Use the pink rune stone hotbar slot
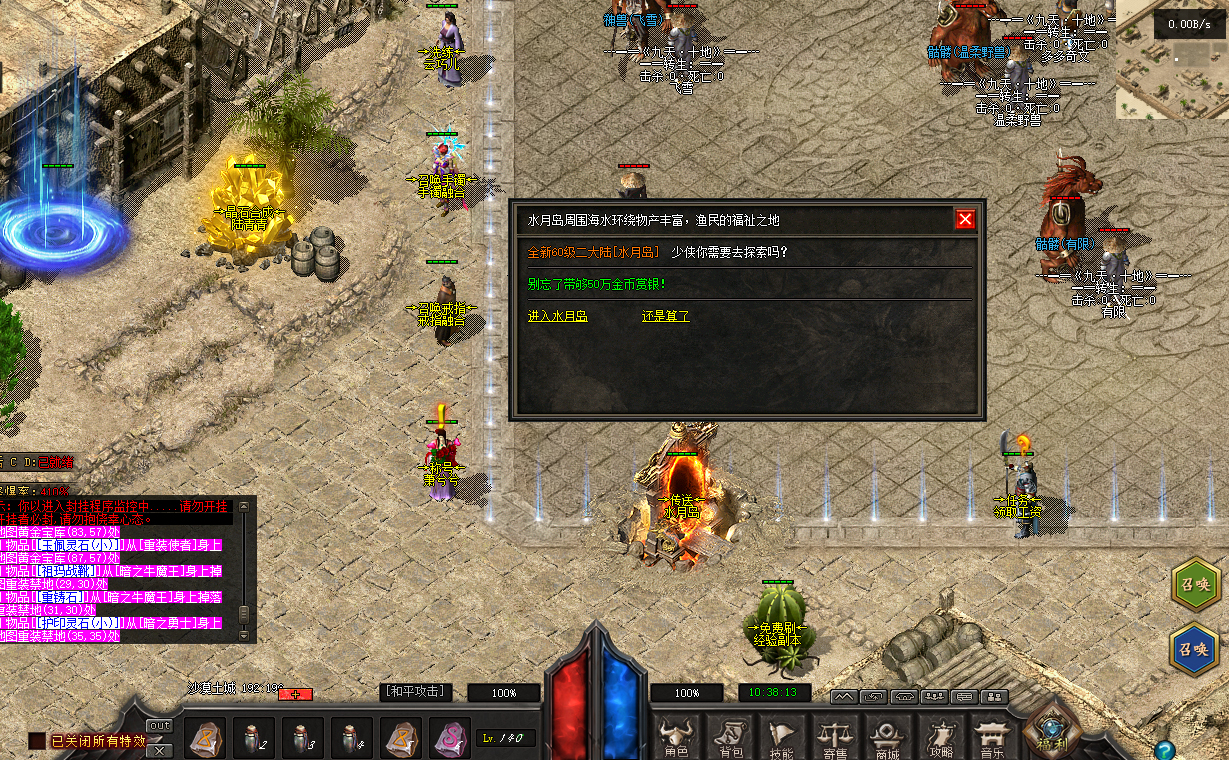 click(x=449, y=739)
